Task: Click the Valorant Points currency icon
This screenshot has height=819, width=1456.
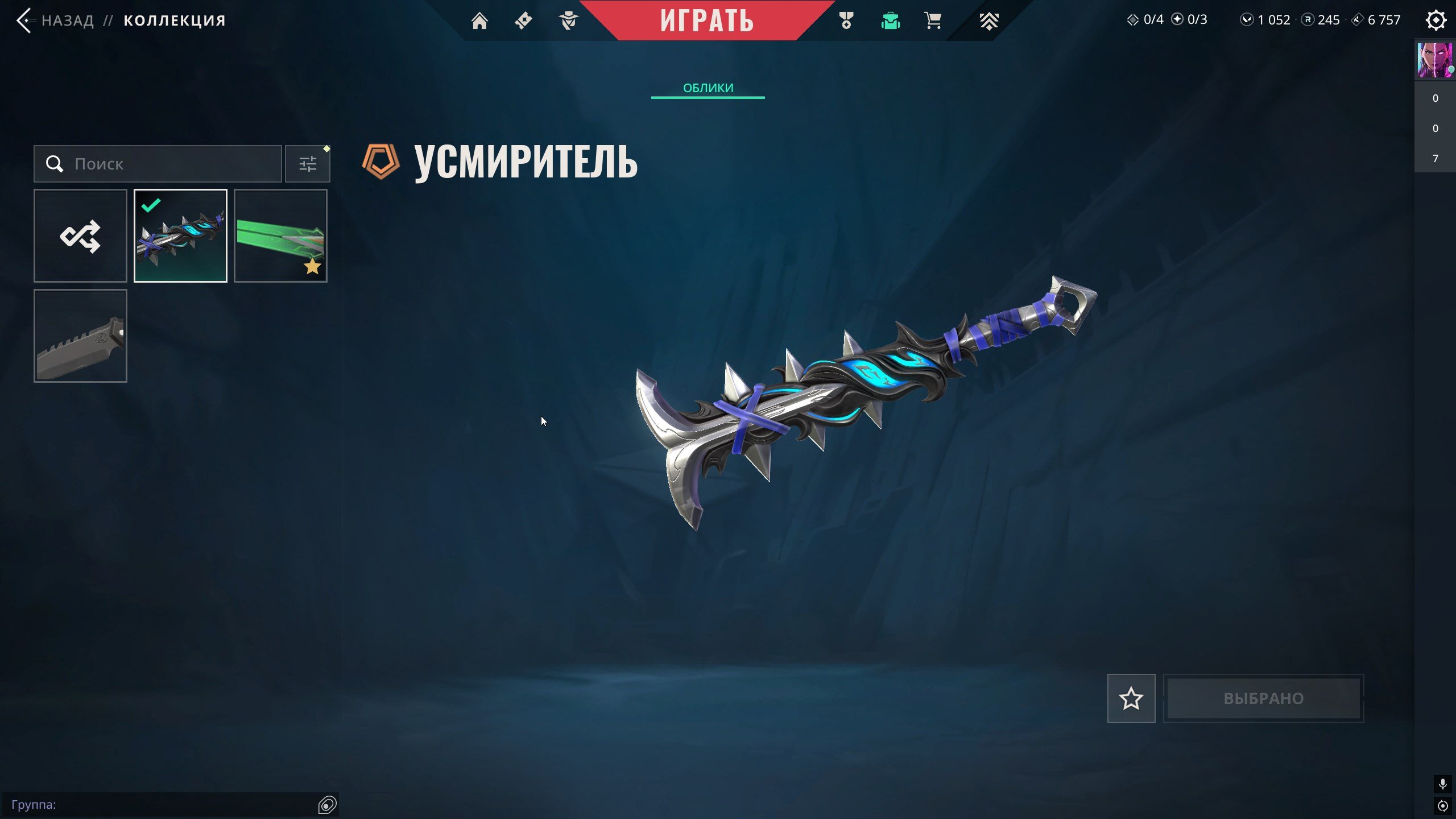Action: coord(1246,20)
